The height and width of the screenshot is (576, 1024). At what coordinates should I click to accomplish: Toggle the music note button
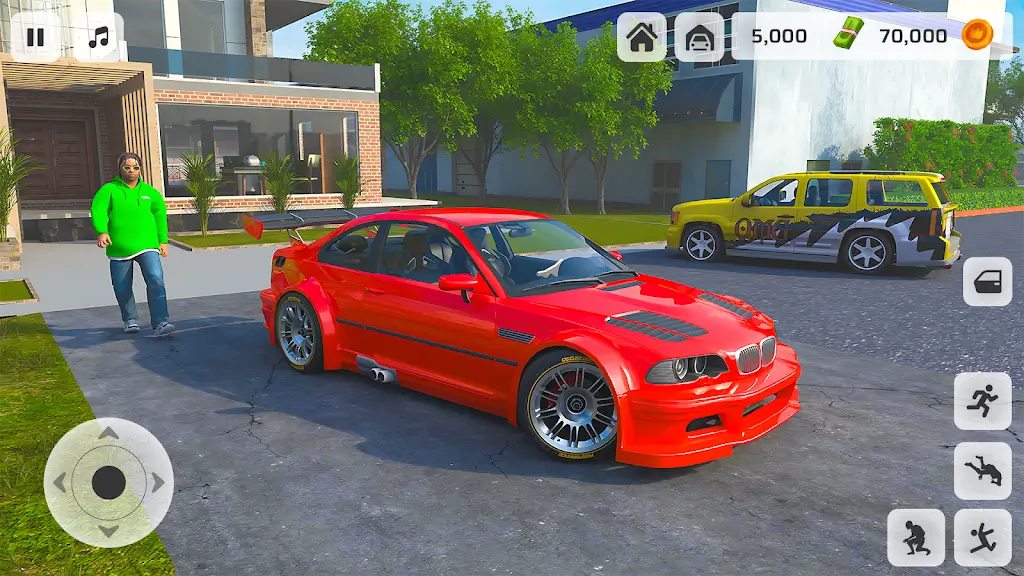98,38
